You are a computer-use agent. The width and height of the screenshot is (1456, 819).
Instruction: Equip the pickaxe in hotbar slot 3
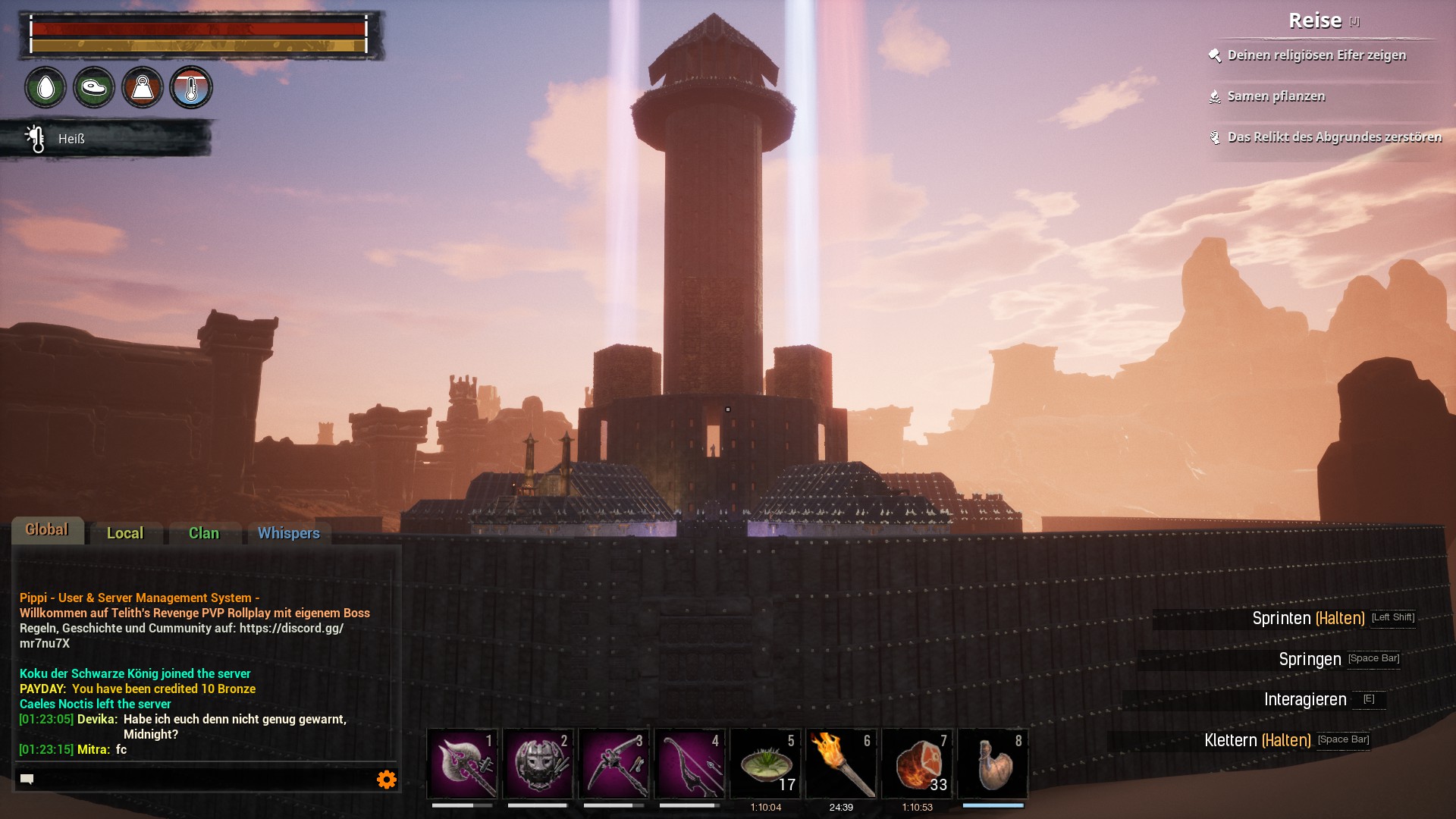613,764
